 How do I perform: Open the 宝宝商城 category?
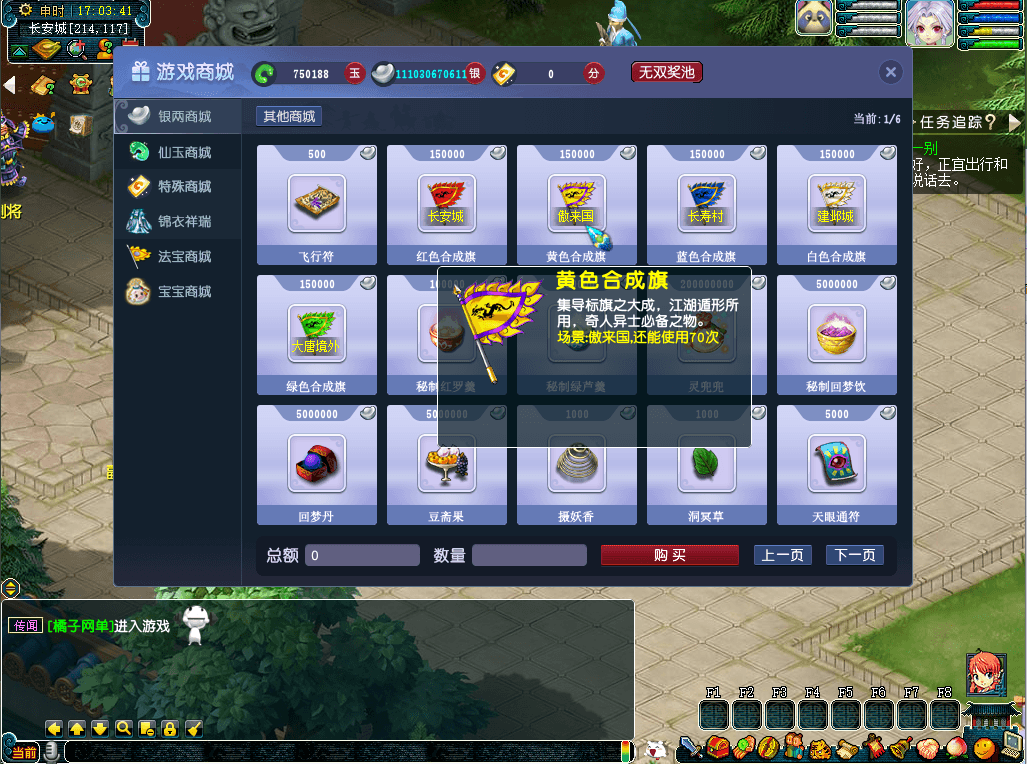184,291
